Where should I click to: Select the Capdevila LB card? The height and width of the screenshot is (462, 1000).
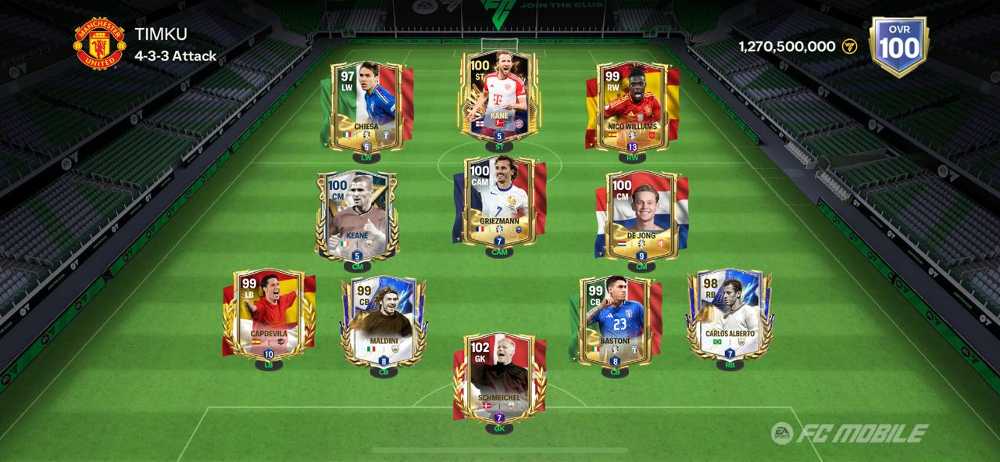268,314
